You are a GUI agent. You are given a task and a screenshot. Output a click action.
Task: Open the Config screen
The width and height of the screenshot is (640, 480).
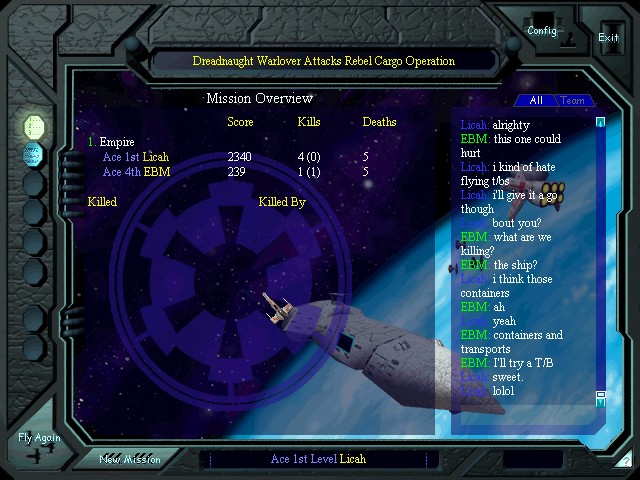point(542,30)
